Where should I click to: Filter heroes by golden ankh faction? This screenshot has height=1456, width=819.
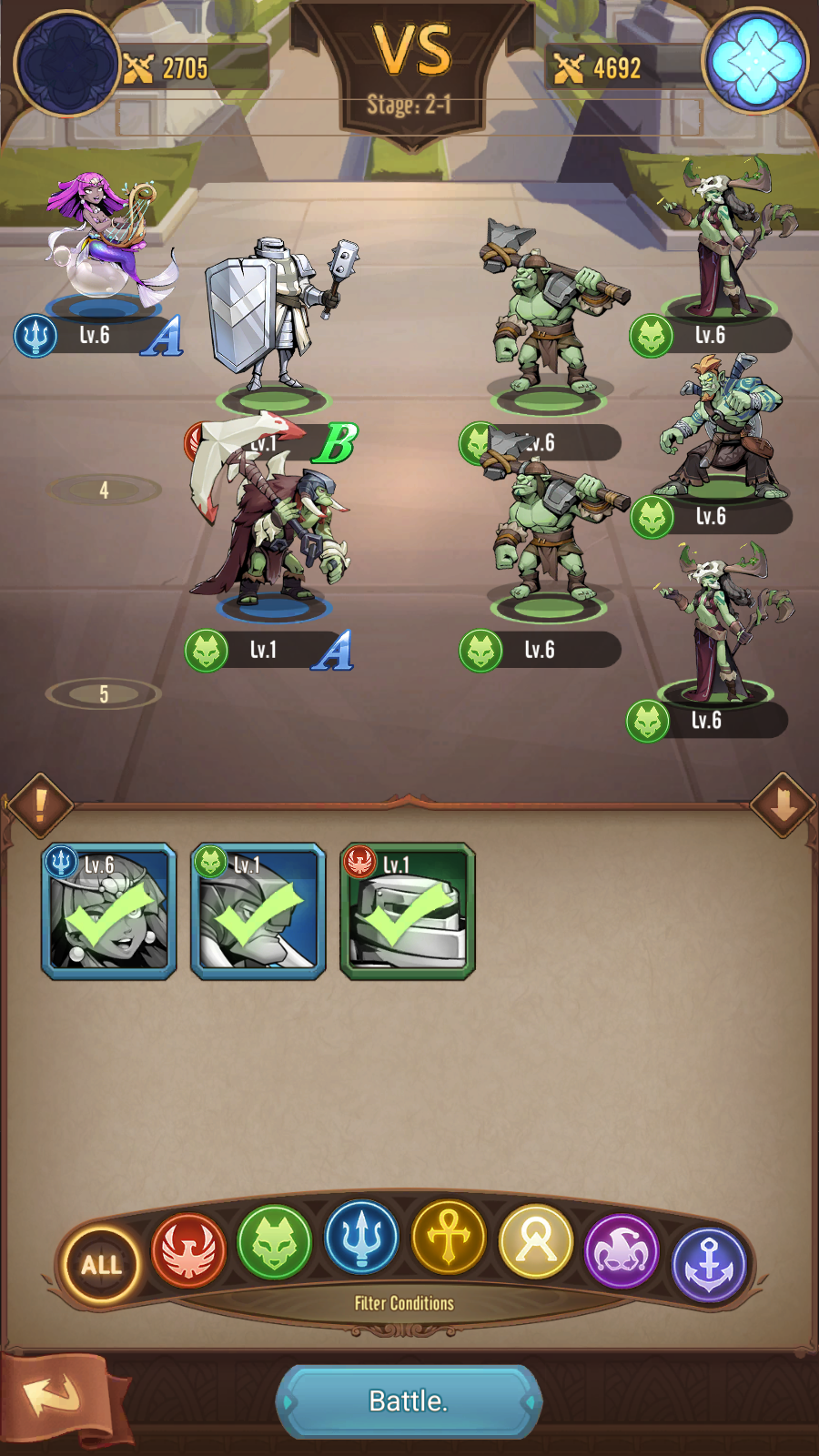point(449,1236)
